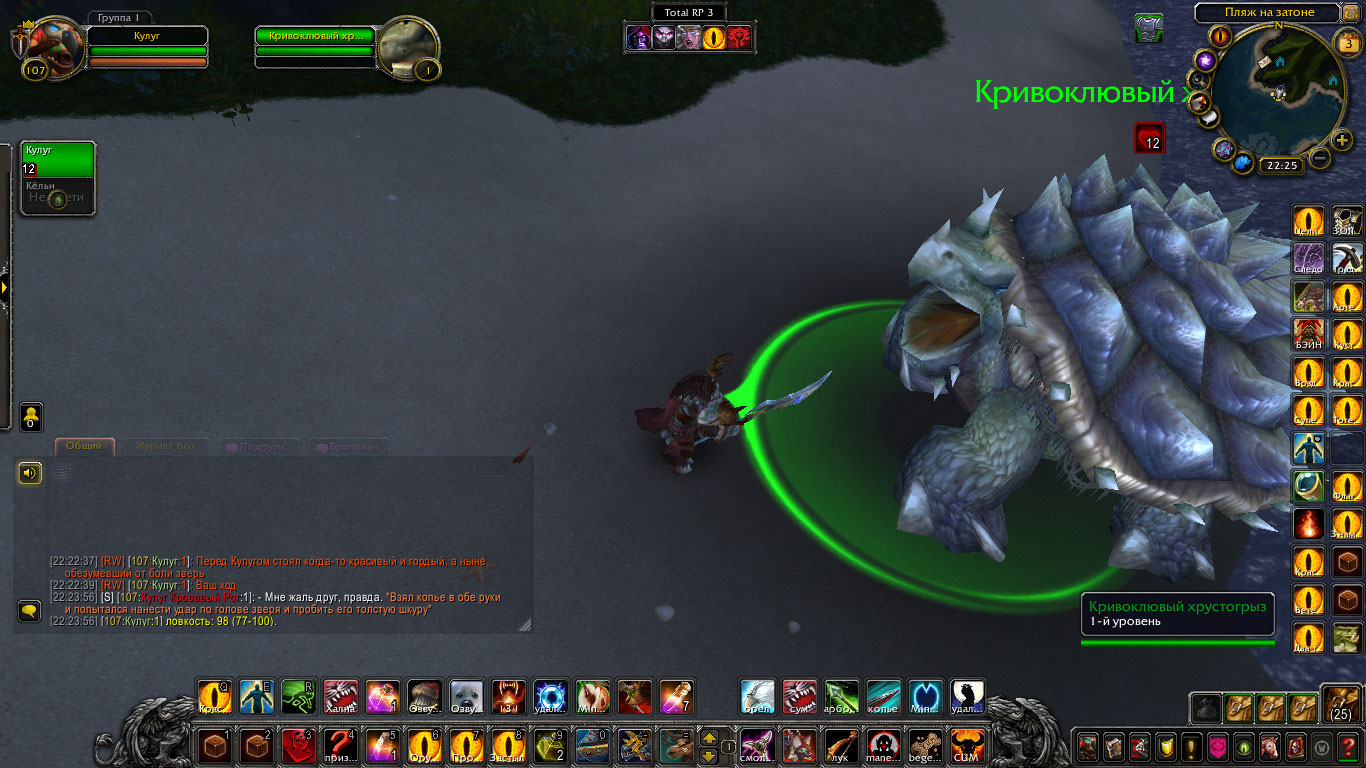1366x768 pixels.
Task: Zoom in the minimap with plus button
Action: [1342, 141]
